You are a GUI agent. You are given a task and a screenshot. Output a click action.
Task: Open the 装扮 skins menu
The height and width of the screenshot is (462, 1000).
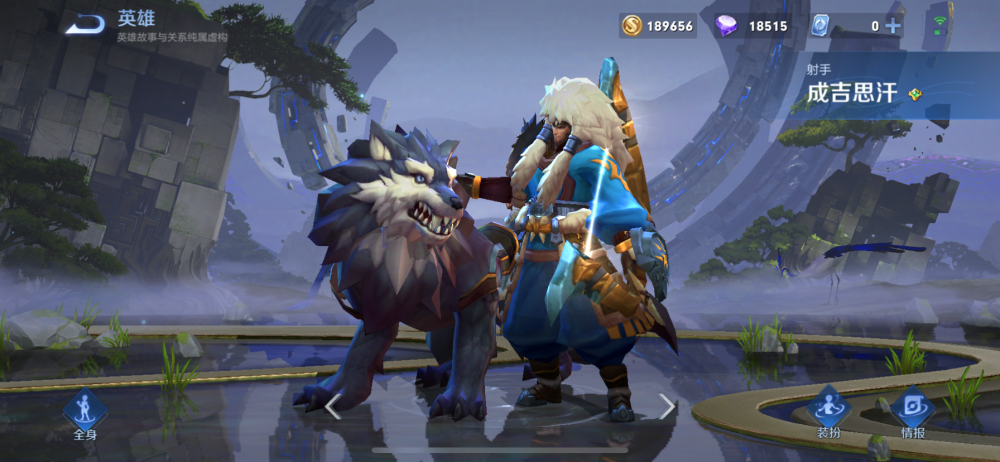click(x=828, y=411)
